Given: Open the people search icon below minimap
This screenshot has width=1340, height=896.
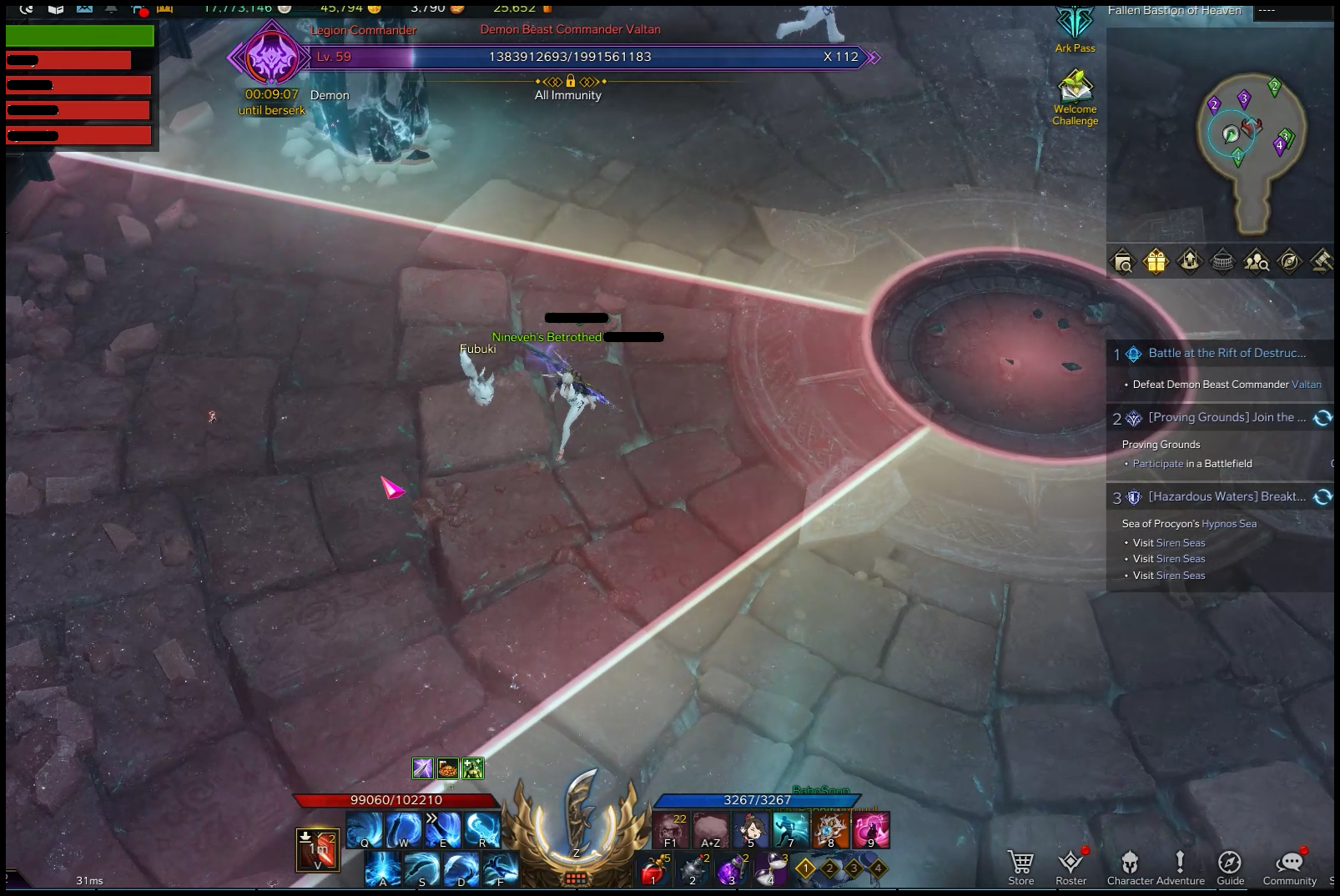Looking at the screenshot, I should pos(1256,262).
